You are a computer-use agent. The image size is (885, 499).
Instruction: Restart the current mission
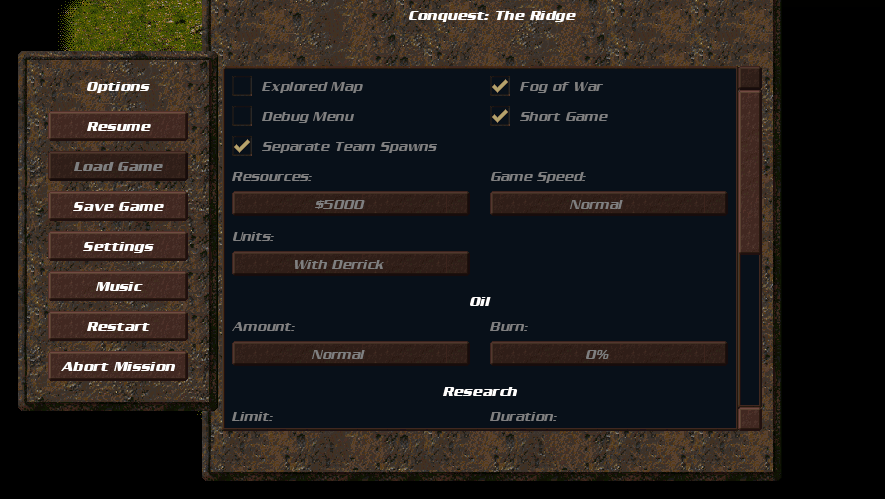118,327
